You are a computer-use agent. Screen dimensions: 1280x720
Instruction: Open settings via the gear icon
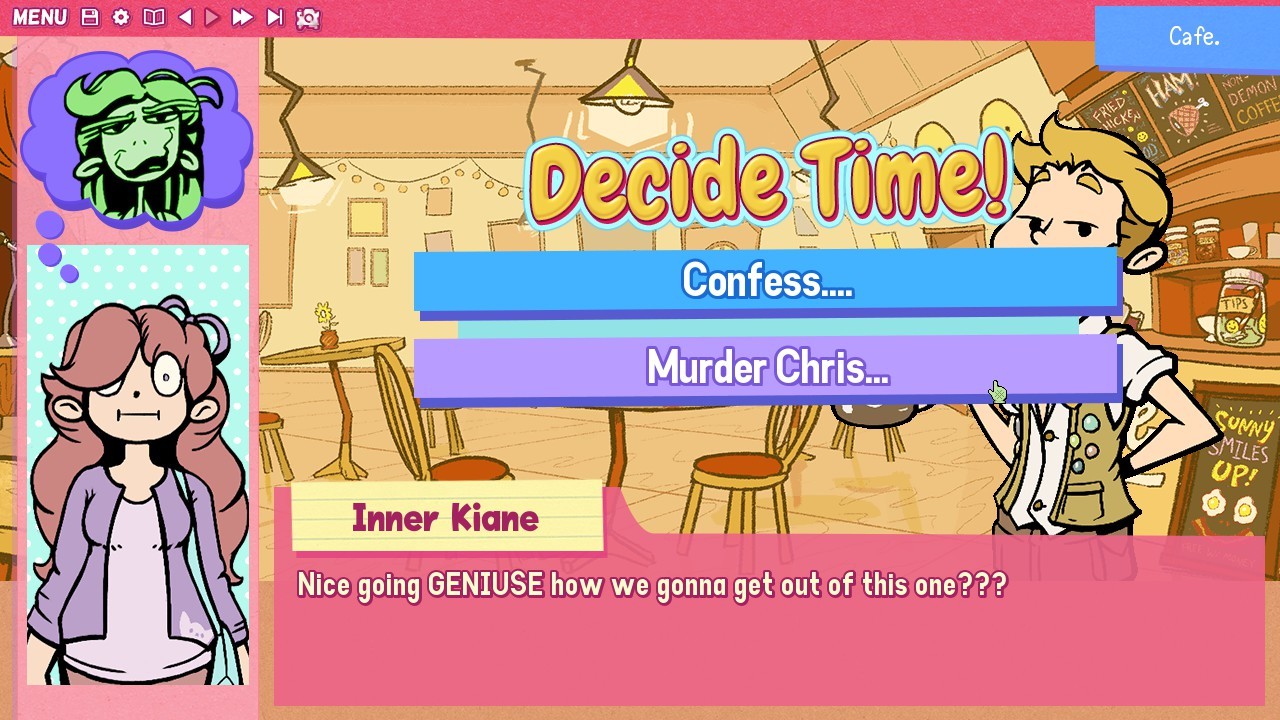120,17
